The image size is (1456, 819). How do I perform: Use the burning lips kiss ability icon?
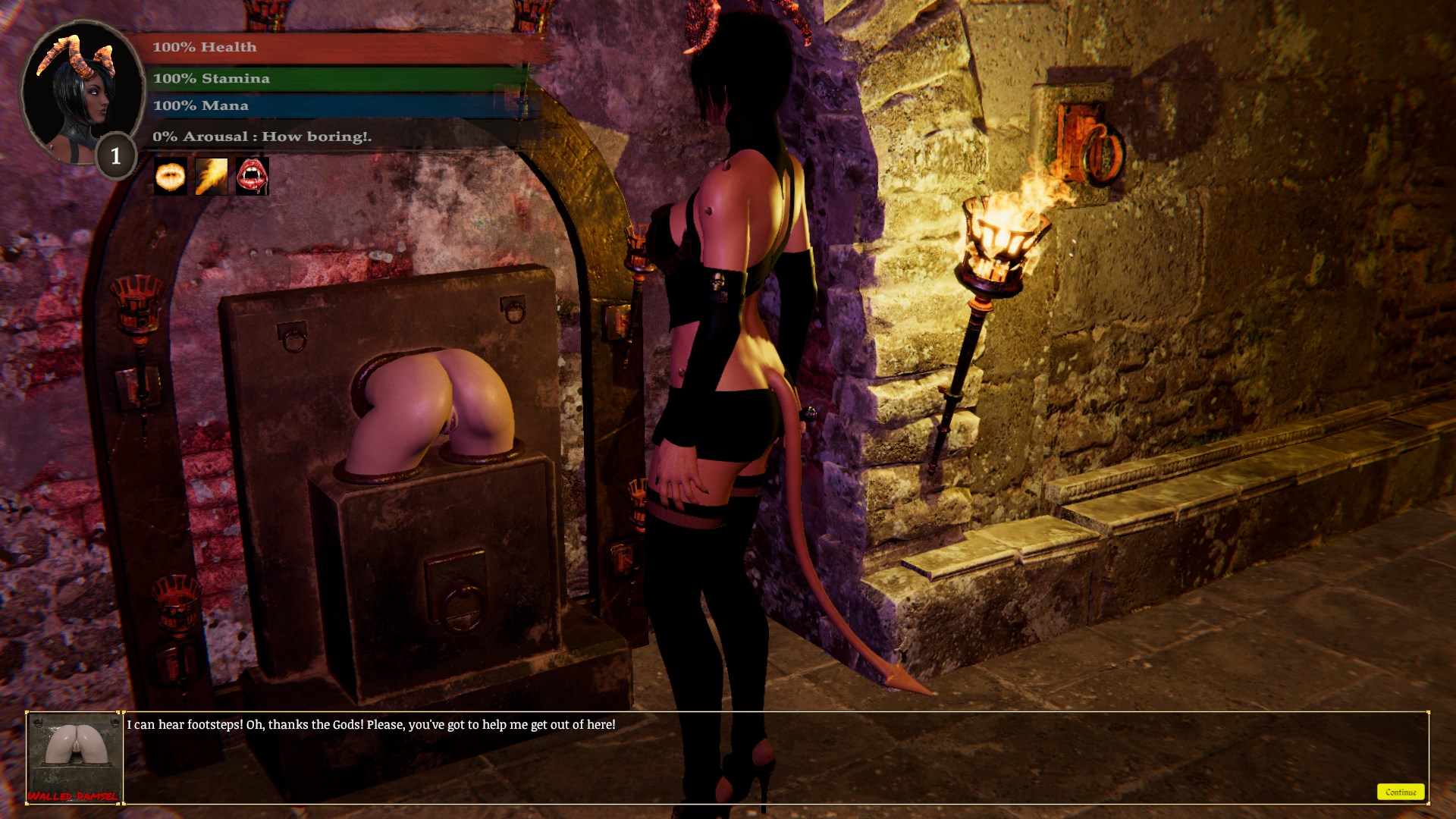tap(170, 176)
